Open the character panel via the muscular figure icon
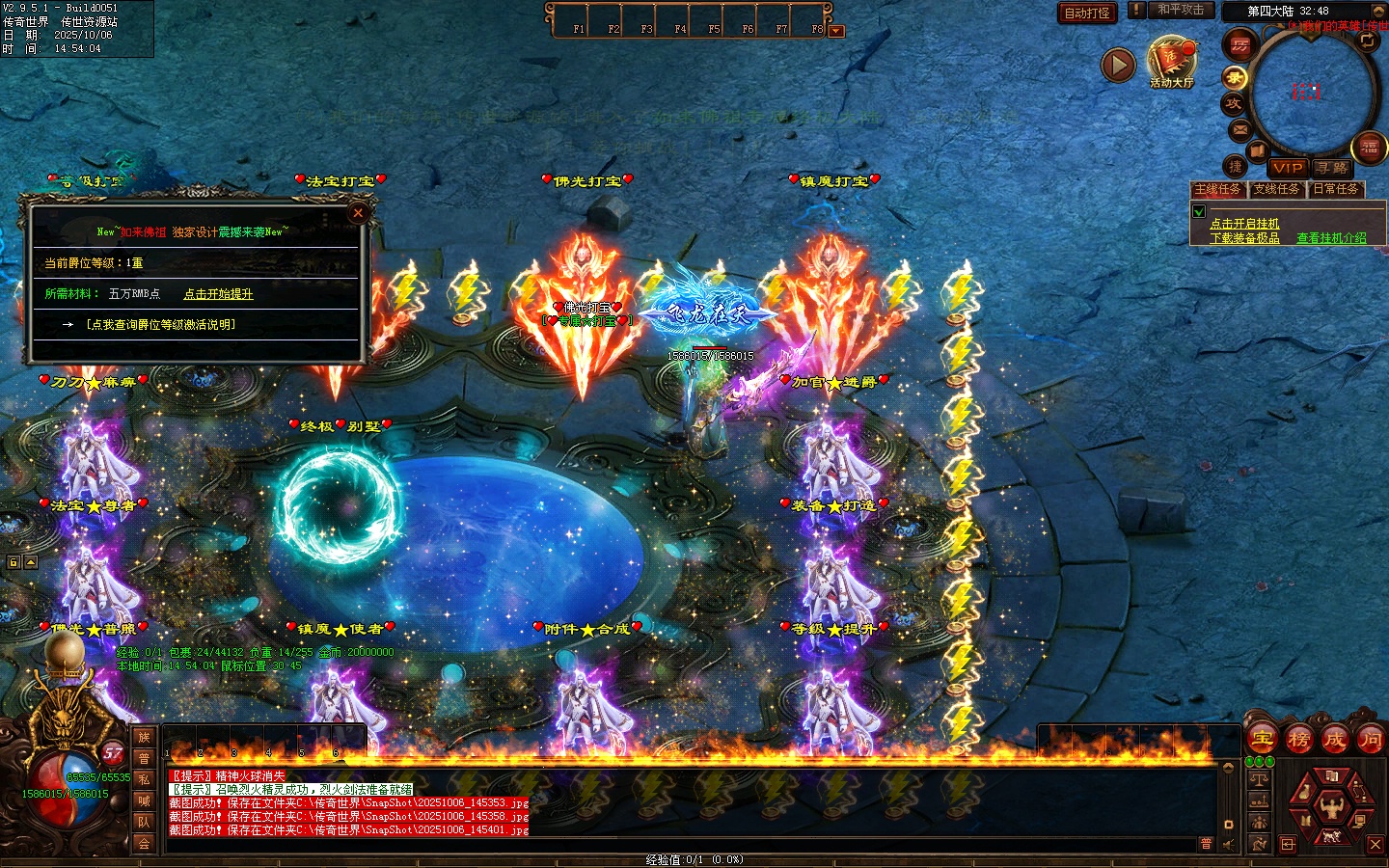Image resolution: width=1389 pixels, height=868 pixels. pos(1332,803)
